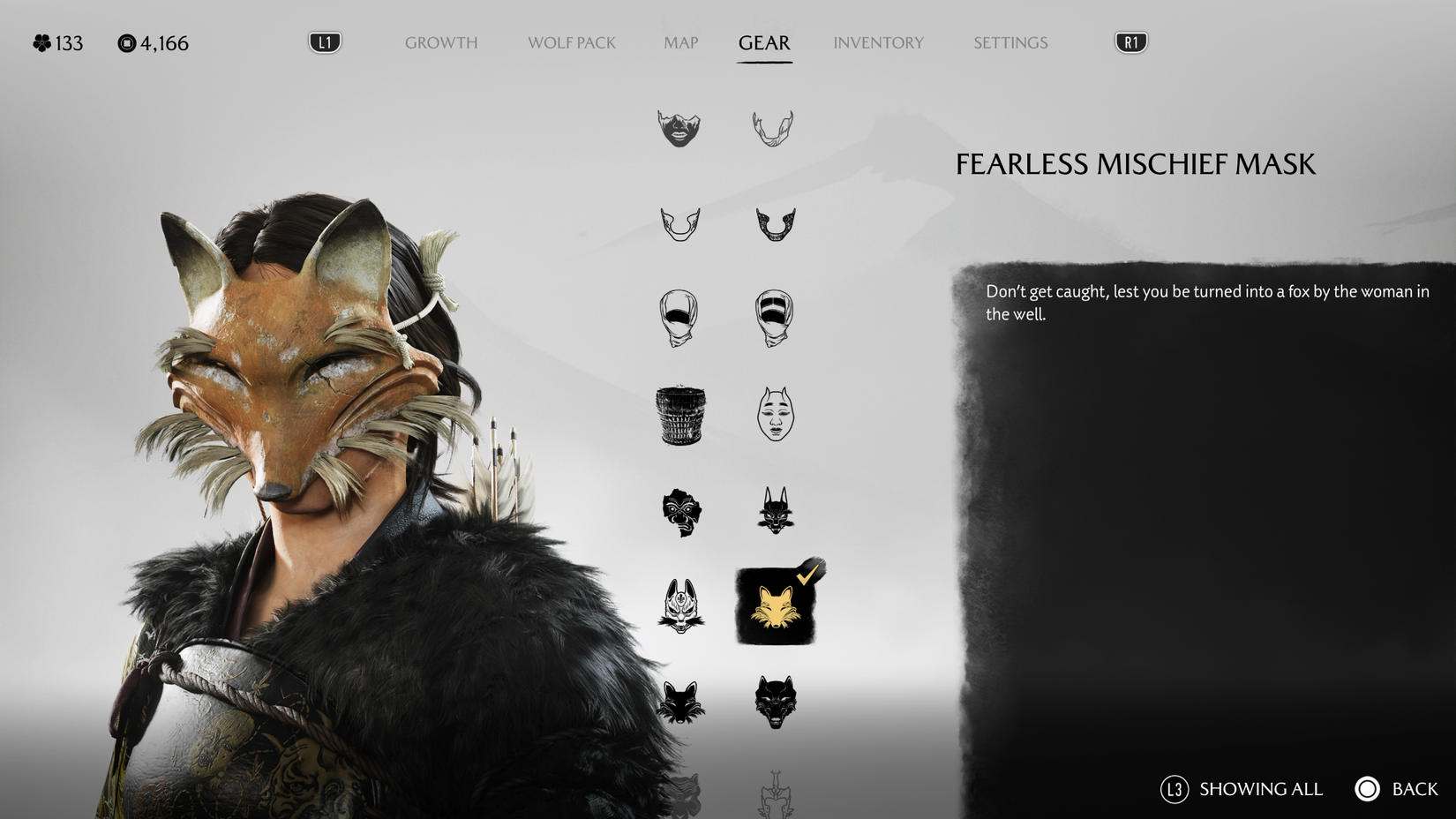The image size is (1456, 819).
Task: Select the black wolf mask icon
Action: click(x=777, y=702)
